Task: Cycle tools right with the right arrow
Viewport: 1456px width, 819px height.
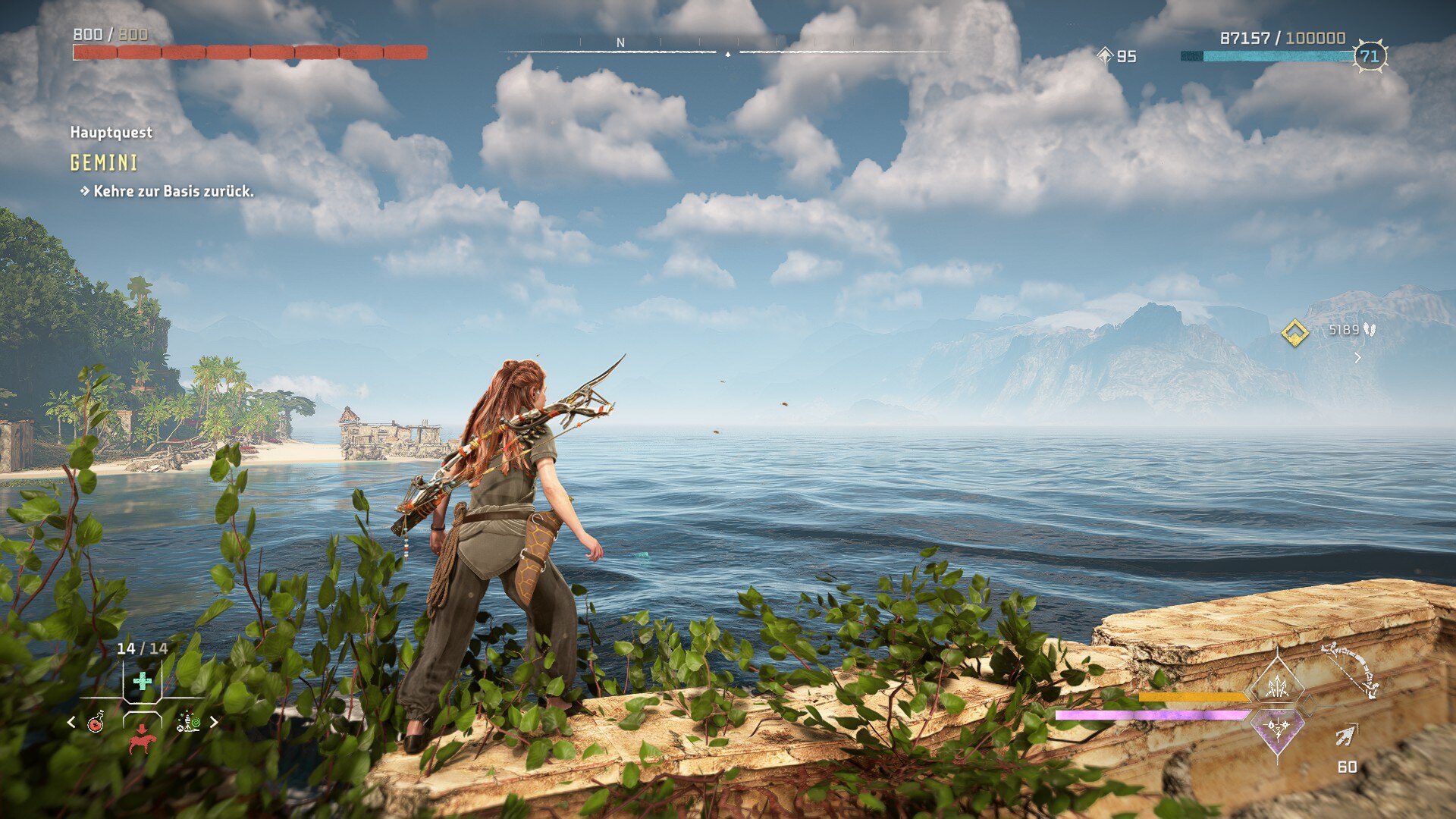Action: pos(214,722)
